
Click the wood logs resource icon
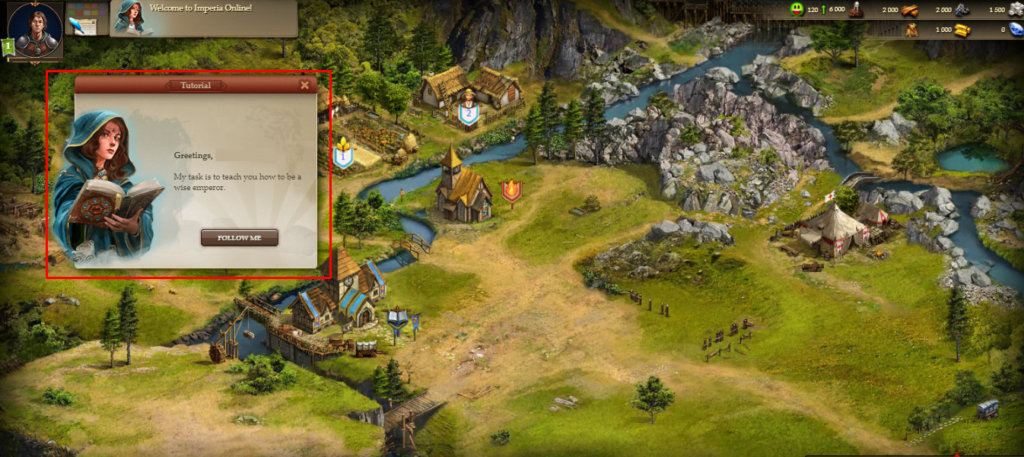909,10
